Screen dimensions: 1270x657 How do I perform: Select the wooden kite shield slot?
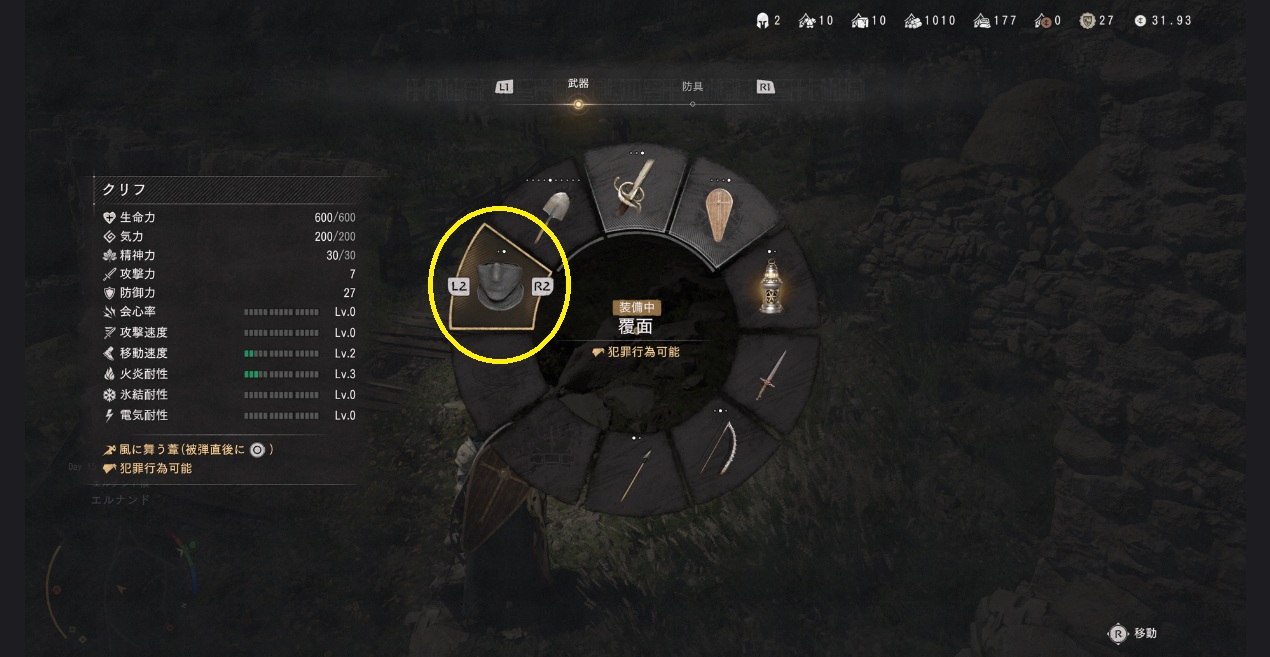pyautogui.click(x=719, y=214)
